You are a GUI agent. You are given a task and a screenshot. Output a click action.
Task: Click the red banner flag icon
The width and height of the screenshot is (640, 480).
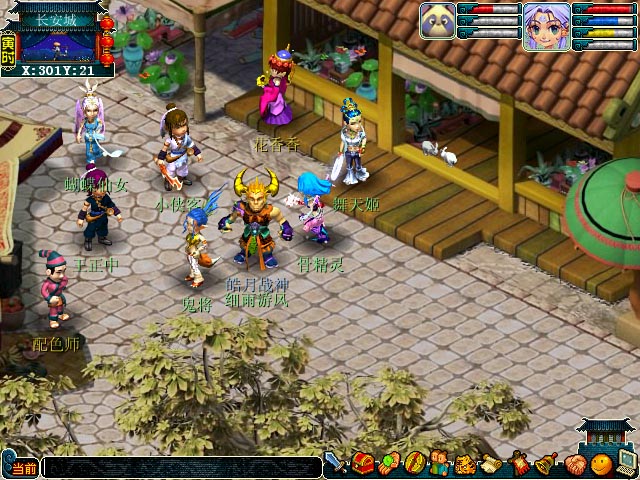coord(520,464)
